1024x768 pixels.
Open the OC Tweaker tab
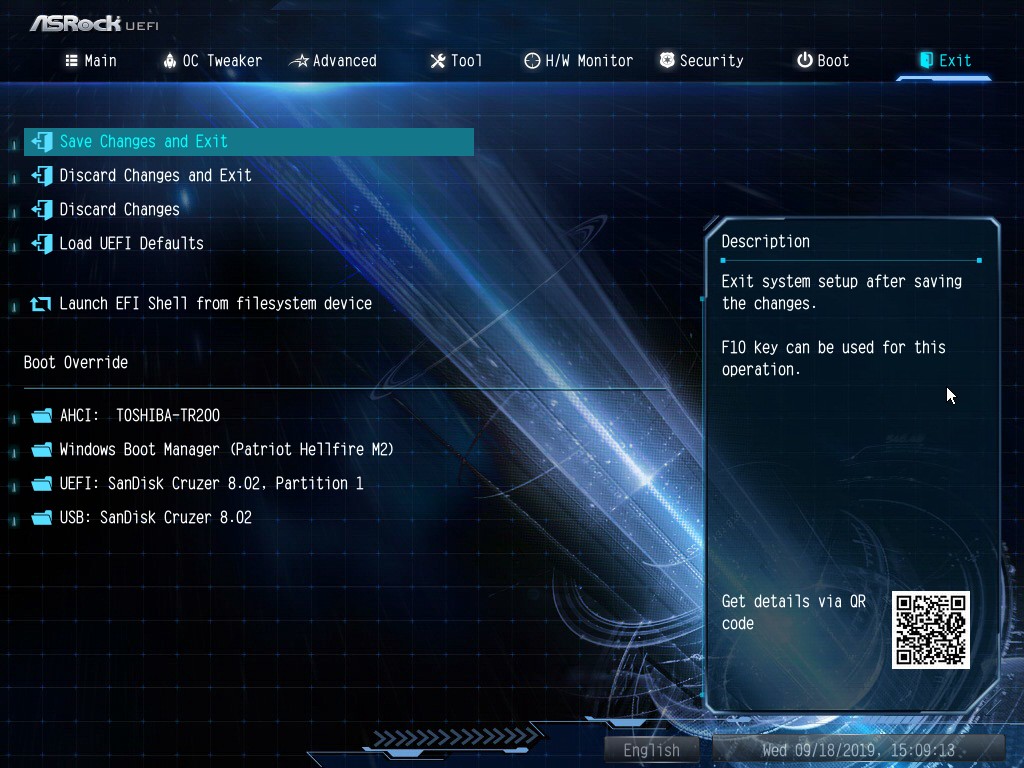pyautogui.click(x=212, y=61)
